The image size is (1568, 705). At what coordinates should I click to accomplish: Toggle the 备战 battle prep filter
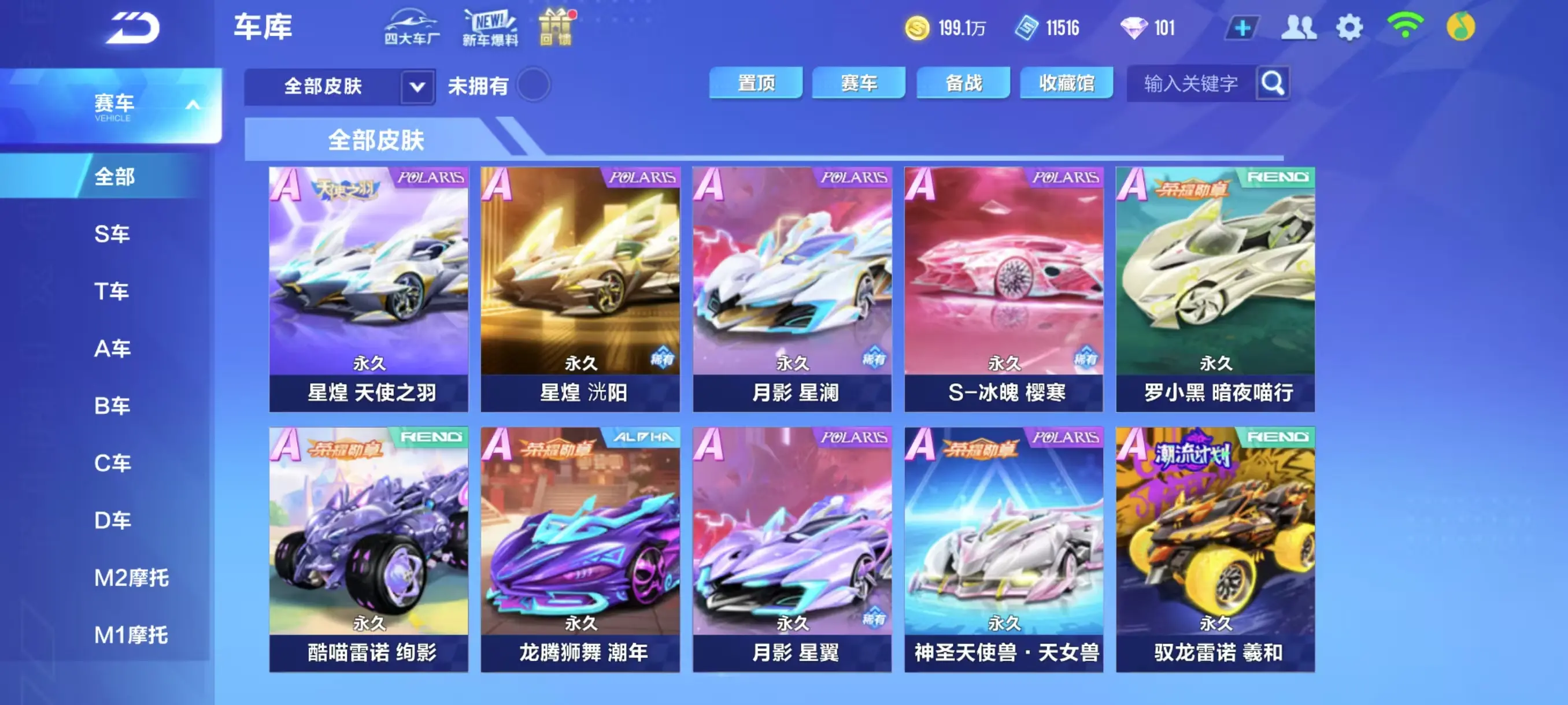click(963, 83)
